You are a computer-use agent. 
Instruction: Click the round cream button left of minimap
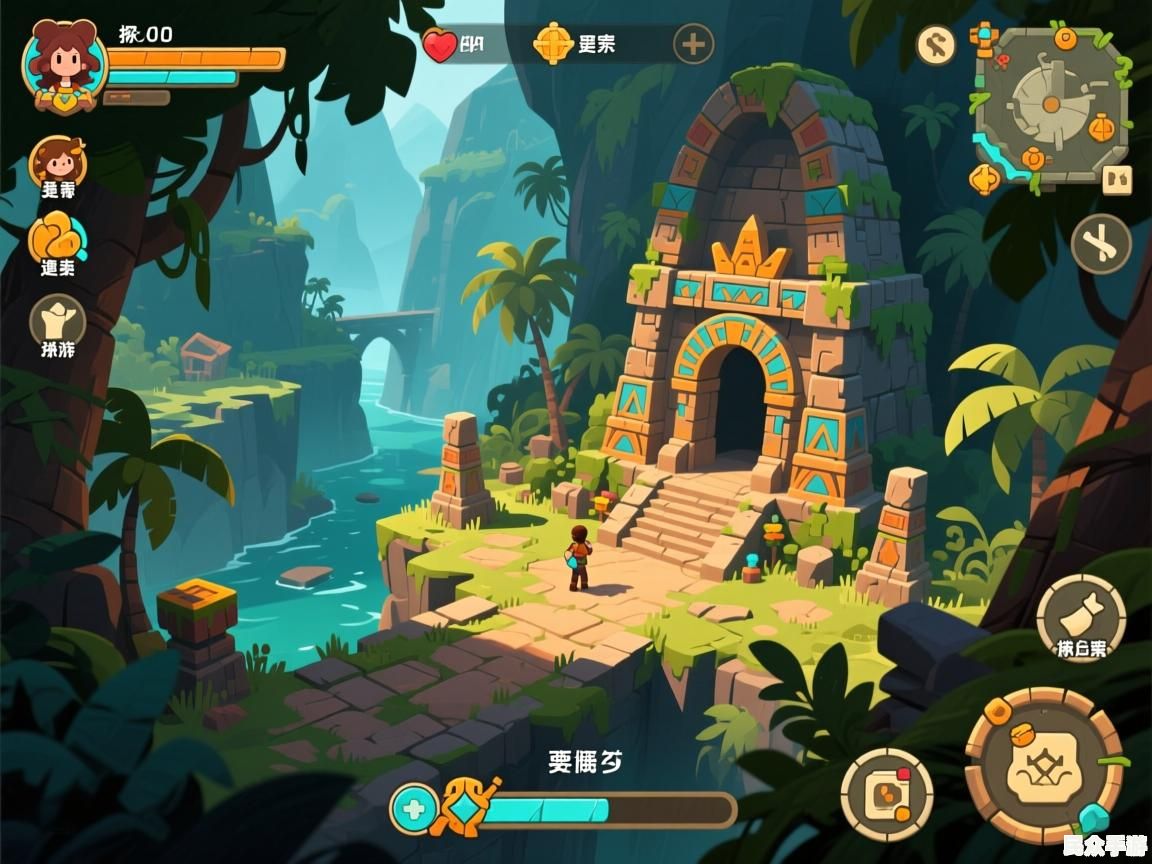(x=936, y=45)
